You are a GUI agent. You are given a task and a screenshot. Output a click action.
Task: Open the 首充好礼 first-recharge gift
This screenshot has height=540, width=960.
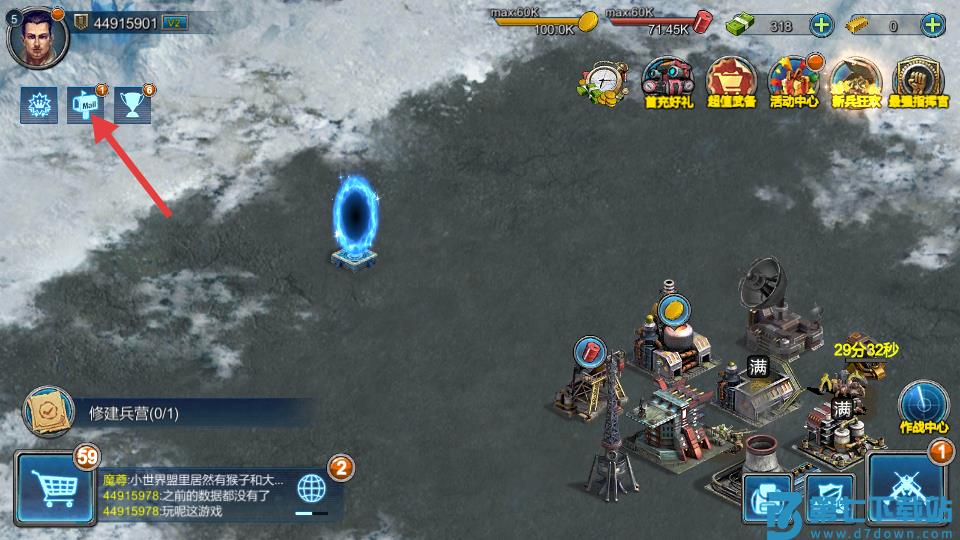click(668, 82)
